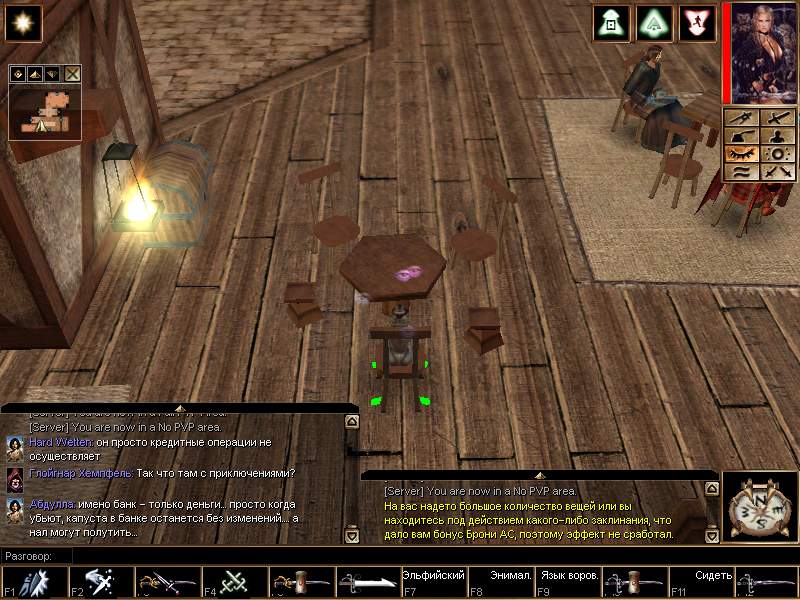Viewport: 800px width, 600px height.
Task: Select the F4 crossed green blades quickslot
Action: click(233, 581)
